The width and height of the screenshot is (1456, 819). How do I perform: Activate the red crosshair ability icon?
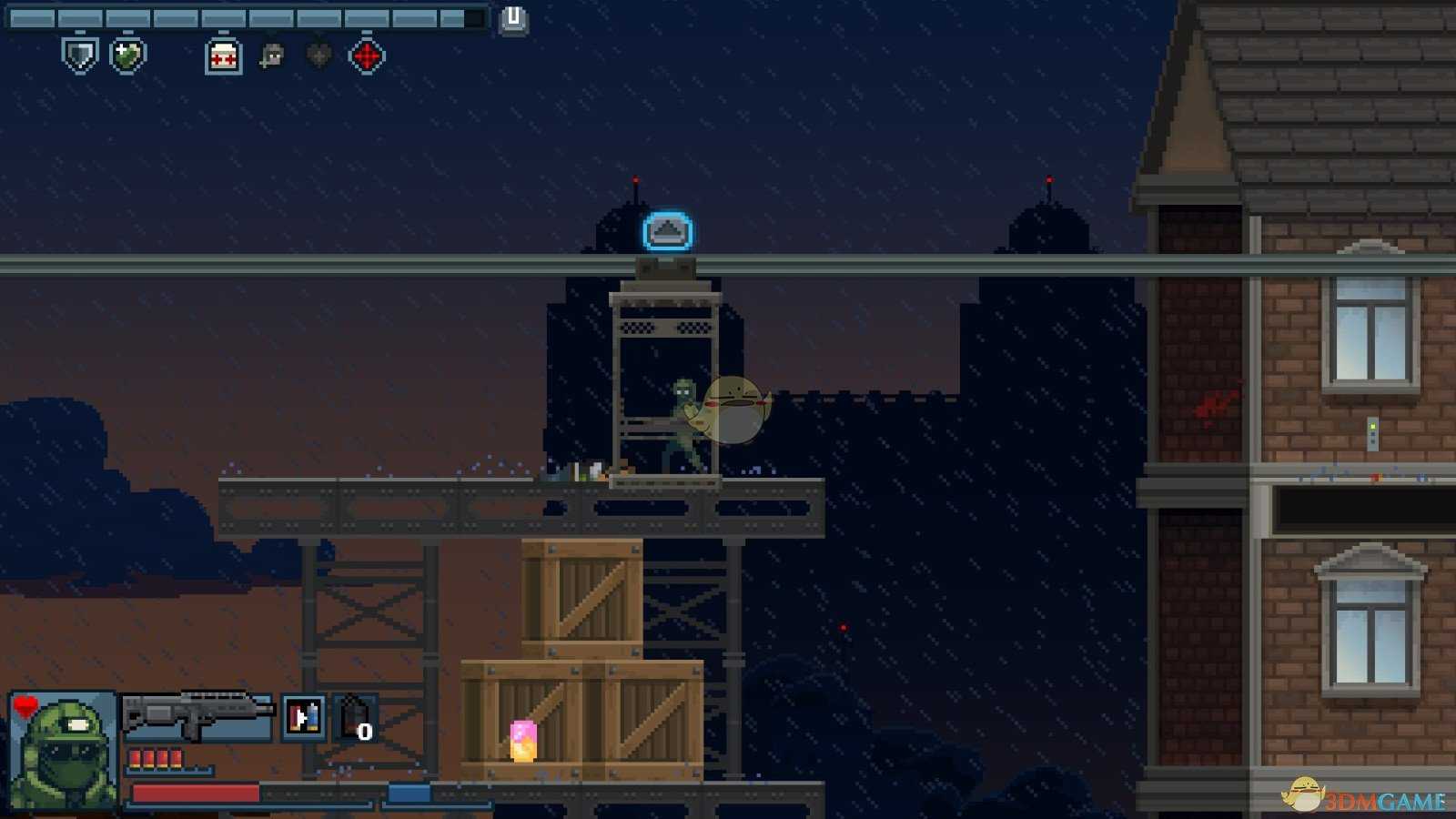tap(367, 56)
